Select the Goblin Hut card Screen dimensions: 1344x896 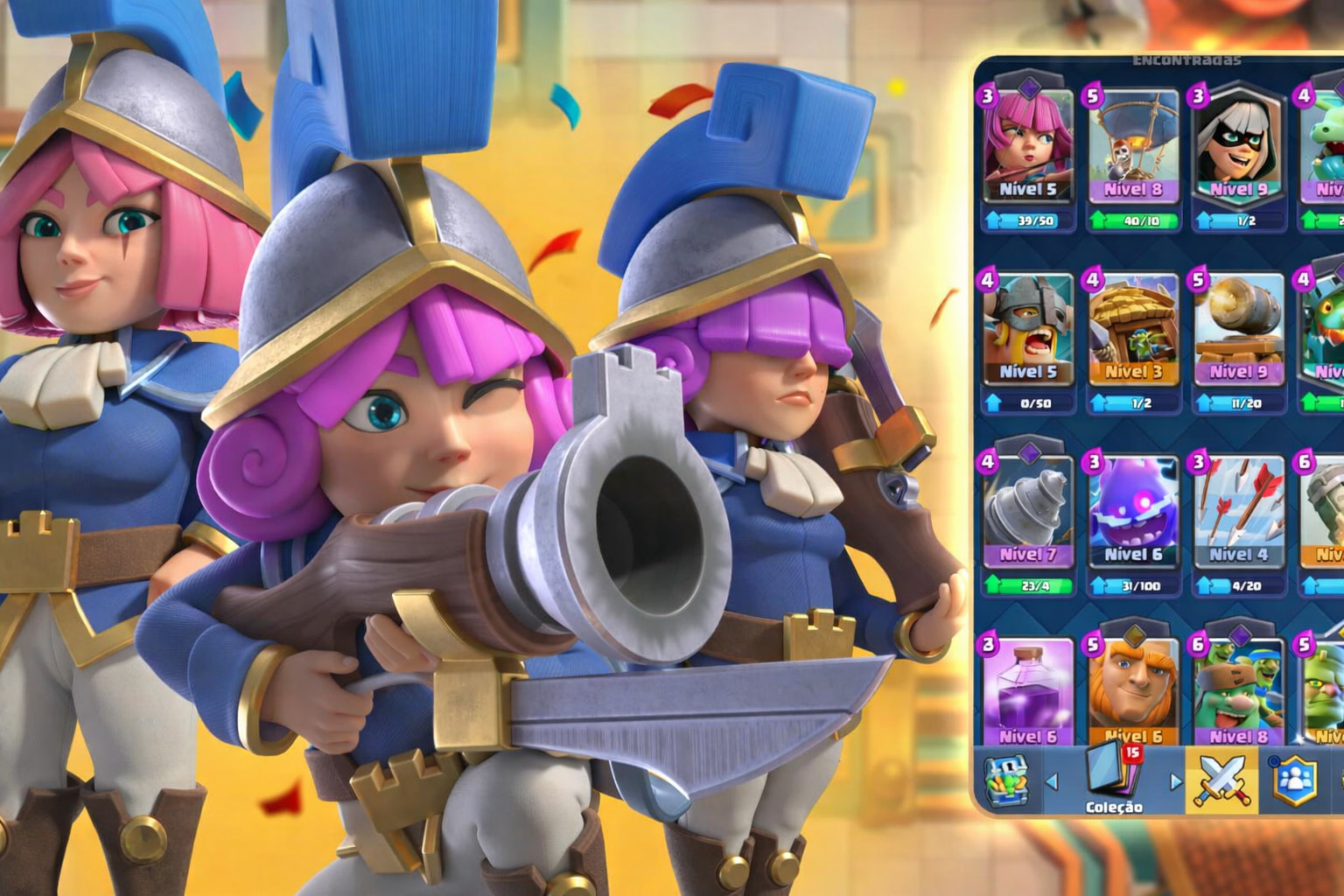1133,332
